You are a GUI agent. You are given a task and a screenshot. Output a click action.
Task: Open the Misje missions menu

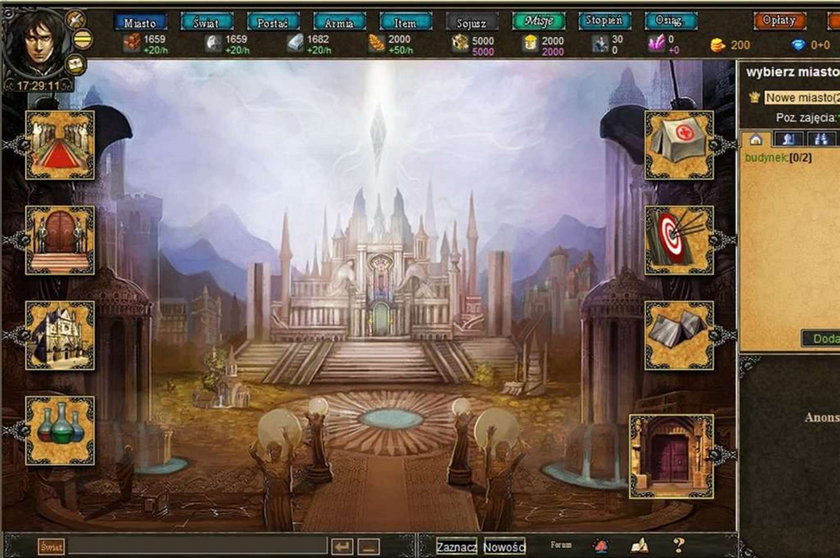point(539,21)
